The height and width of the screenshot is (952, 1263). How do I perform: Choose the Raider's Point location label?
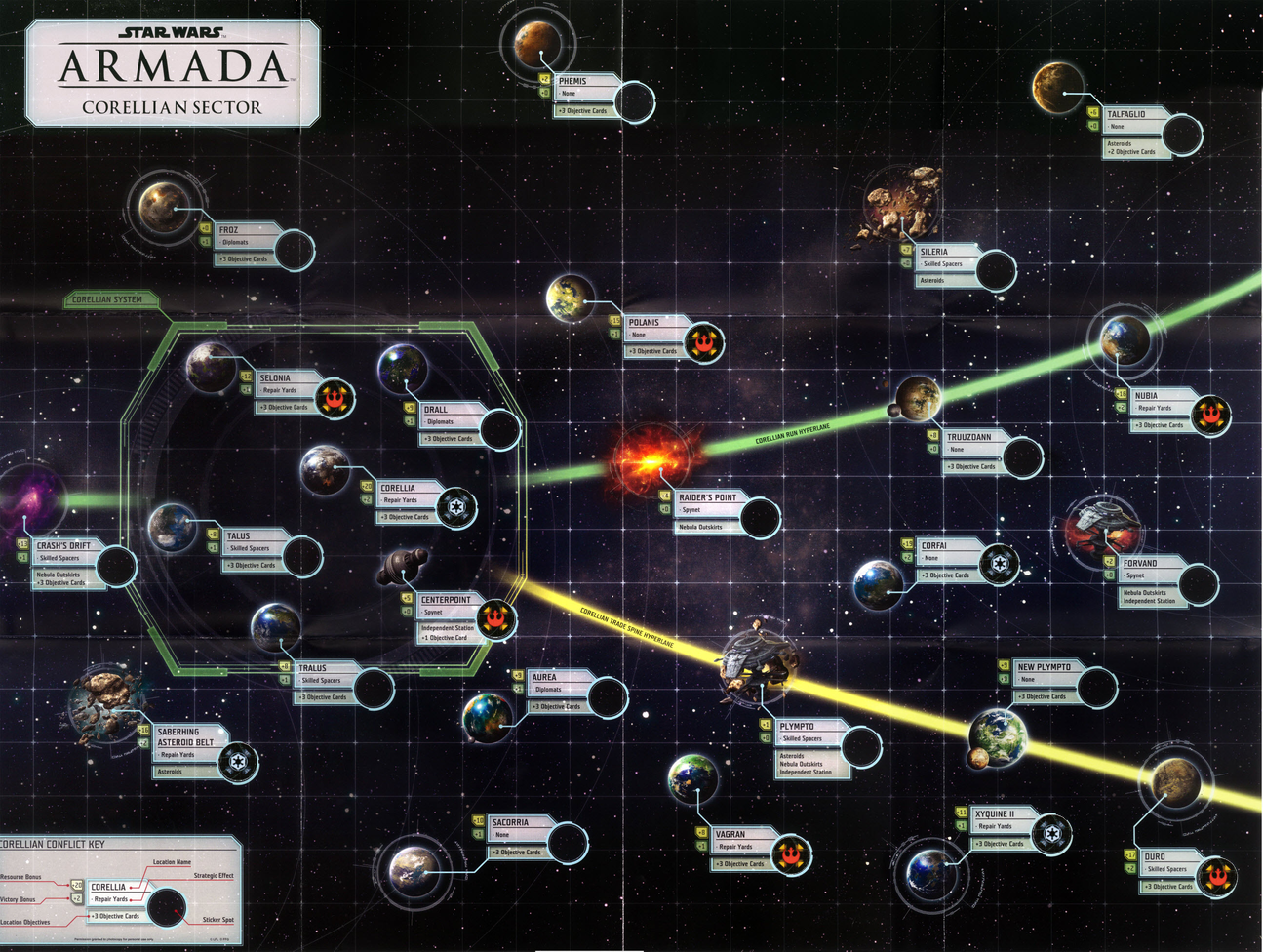coord(708,497)
